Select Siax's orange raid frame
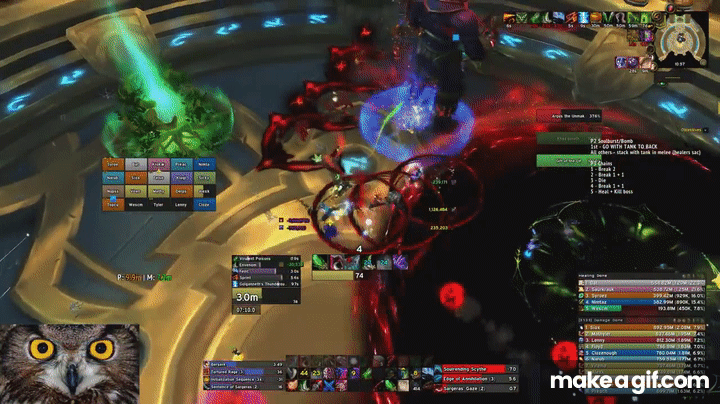 [135, 178]
